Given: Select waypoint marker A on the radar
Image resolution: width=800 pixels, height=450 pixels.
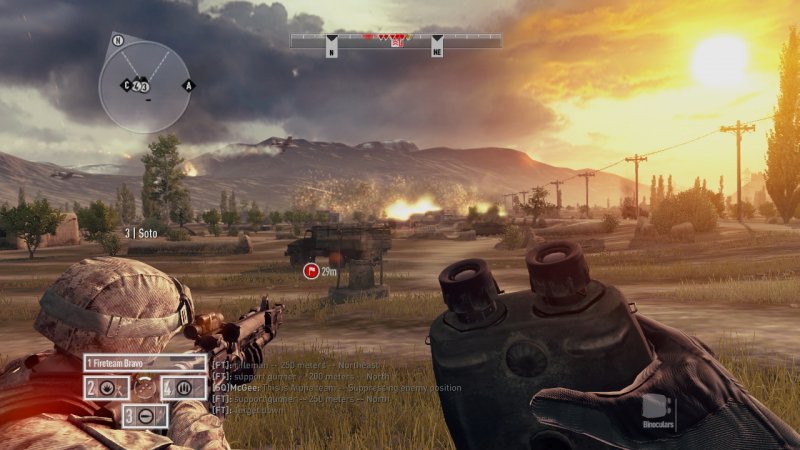Looking at the screenshot, I should tap(187, 85).
